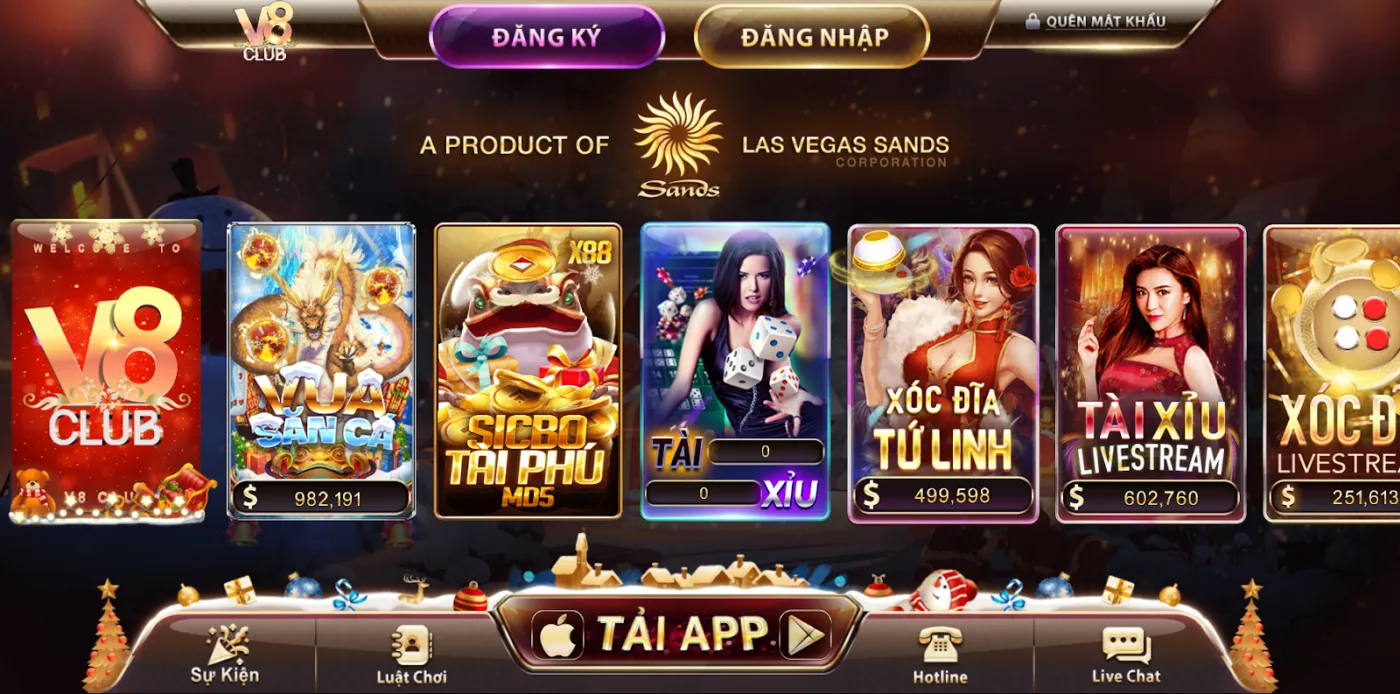Open the Hotline contact

click(x=940, y=655)
